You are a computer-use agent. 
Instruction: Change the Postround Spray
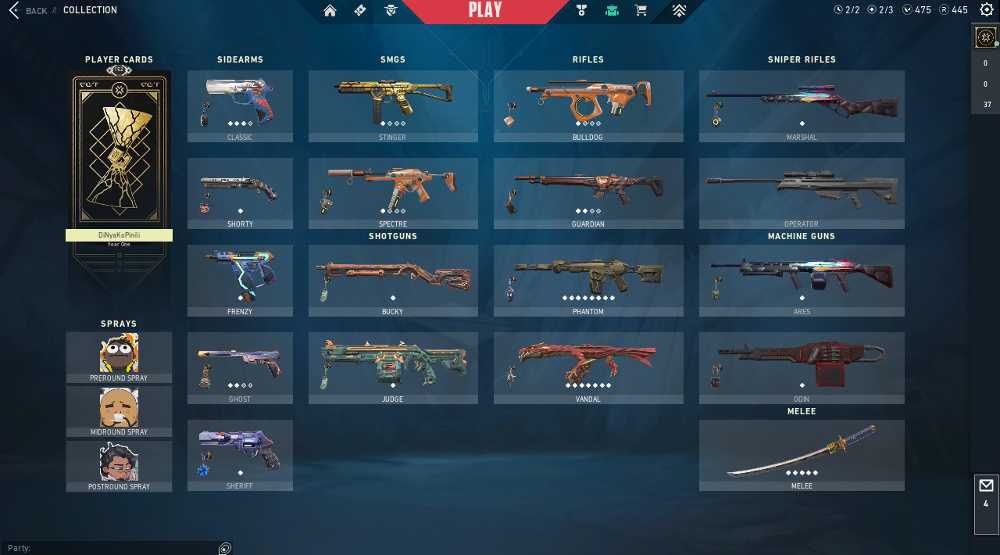(x=119, y=465)
